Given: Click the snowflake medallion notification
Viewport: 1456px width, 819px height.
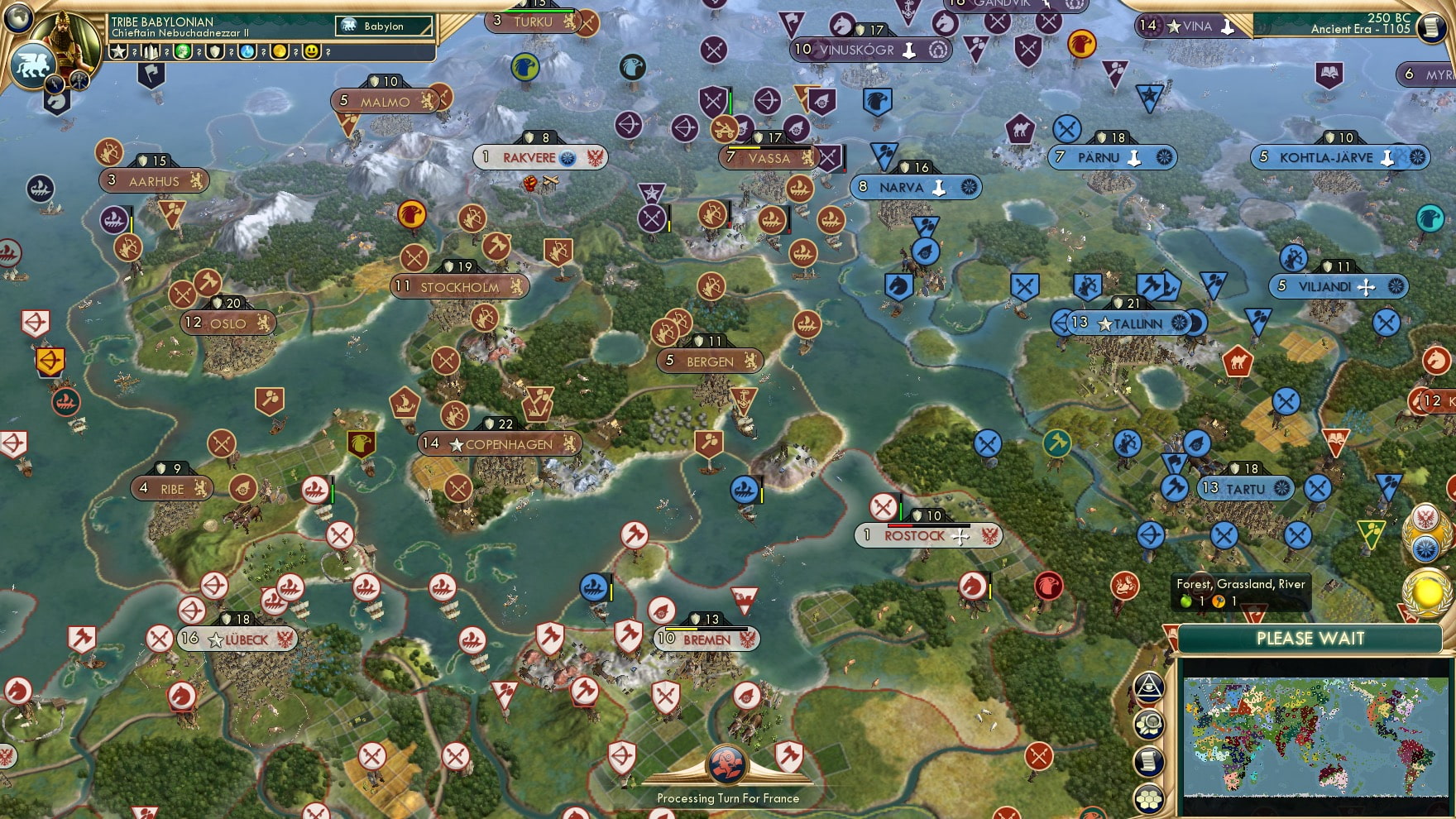Looking at the screenshot, I should point(1425,548).
